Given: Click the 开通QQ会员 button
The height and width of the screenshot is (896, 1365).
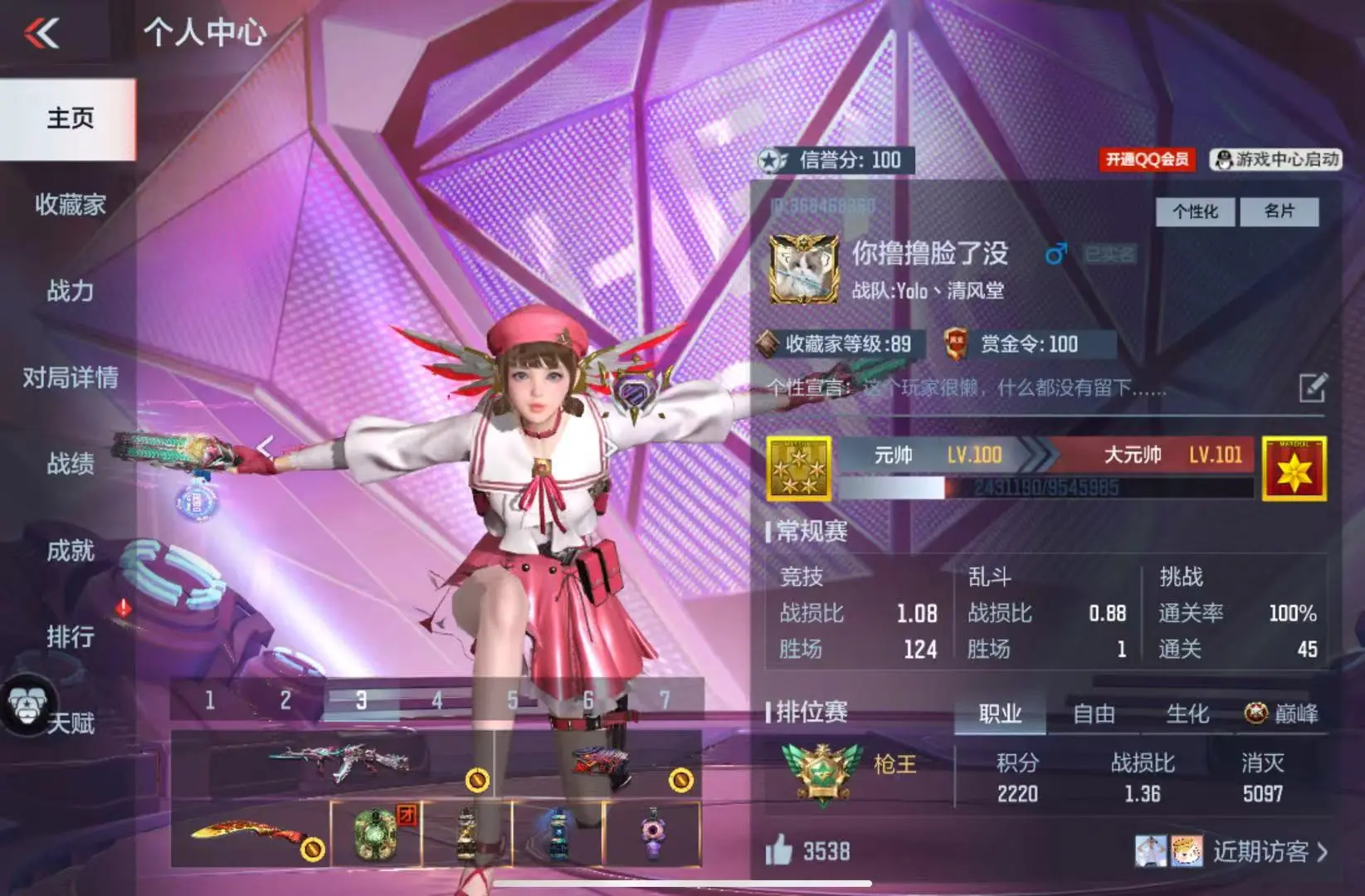Looking at the screenshot, I should click(x=1147, y=159).
